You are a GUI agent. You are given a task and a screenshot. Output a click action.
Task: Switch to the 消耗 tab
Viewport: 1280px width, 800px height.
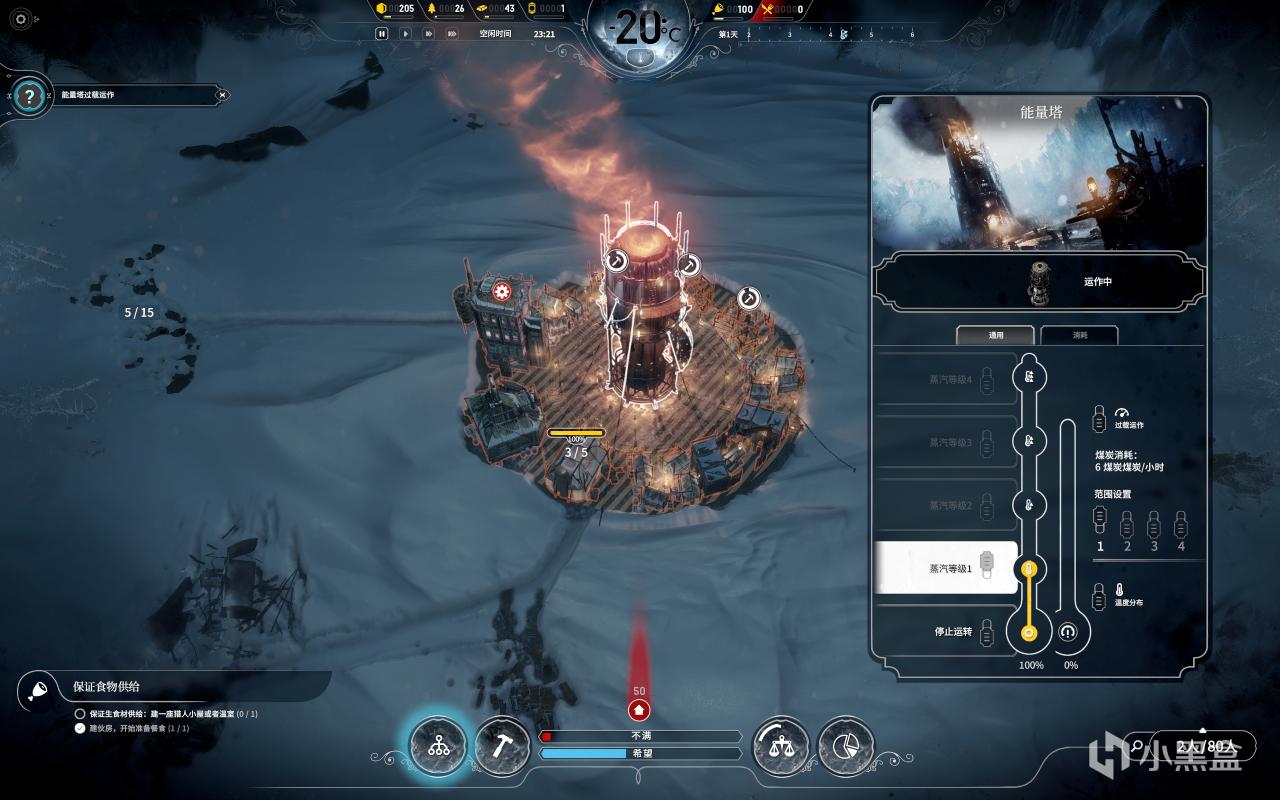tap(1079, 335)
